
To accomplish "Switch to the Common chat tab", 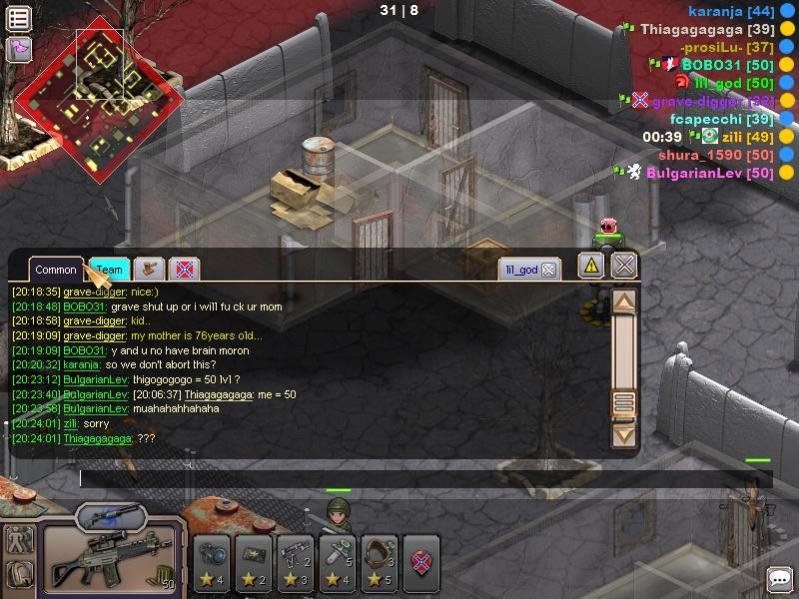I will 56,270.
